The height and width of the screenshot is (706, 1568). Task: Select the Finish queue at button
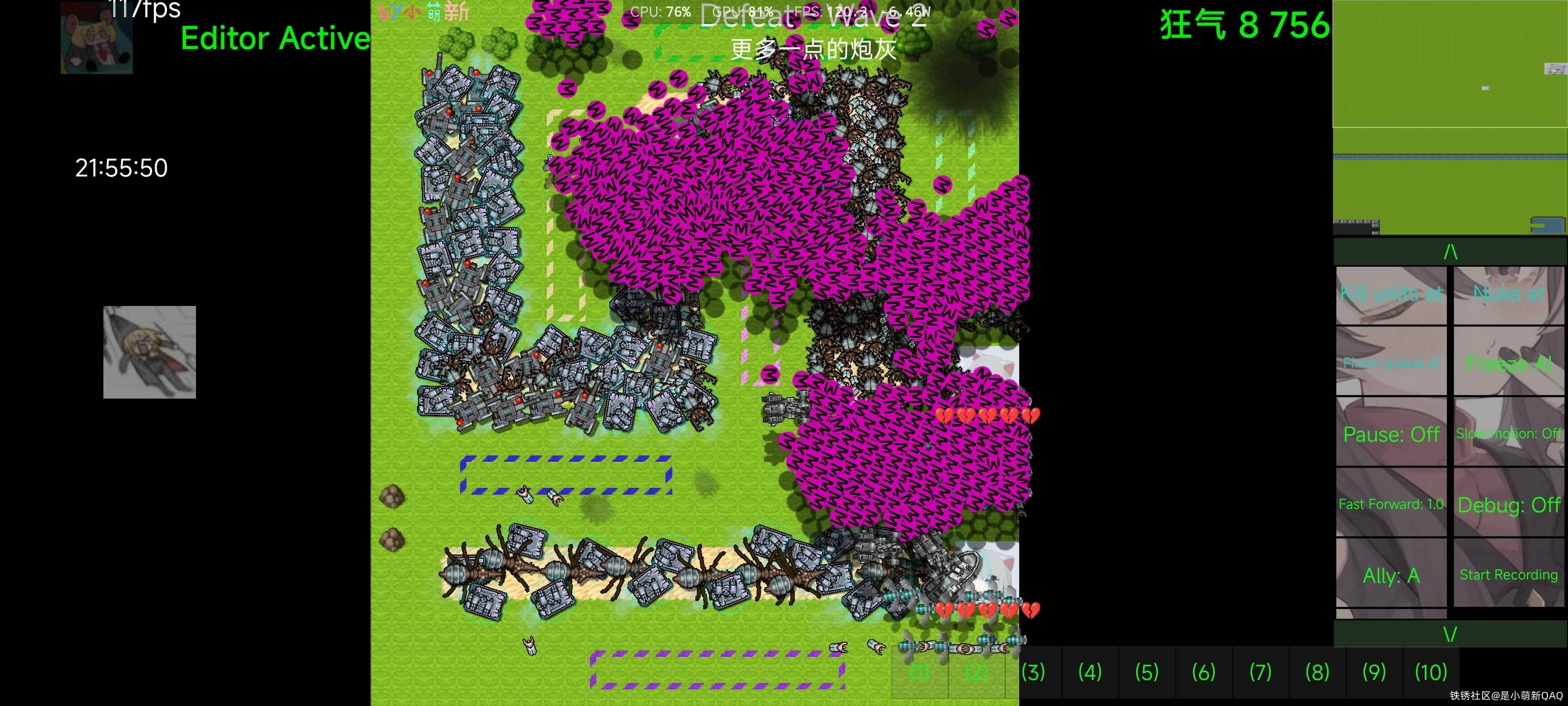pyautogui.click(x=1391, y=363)
